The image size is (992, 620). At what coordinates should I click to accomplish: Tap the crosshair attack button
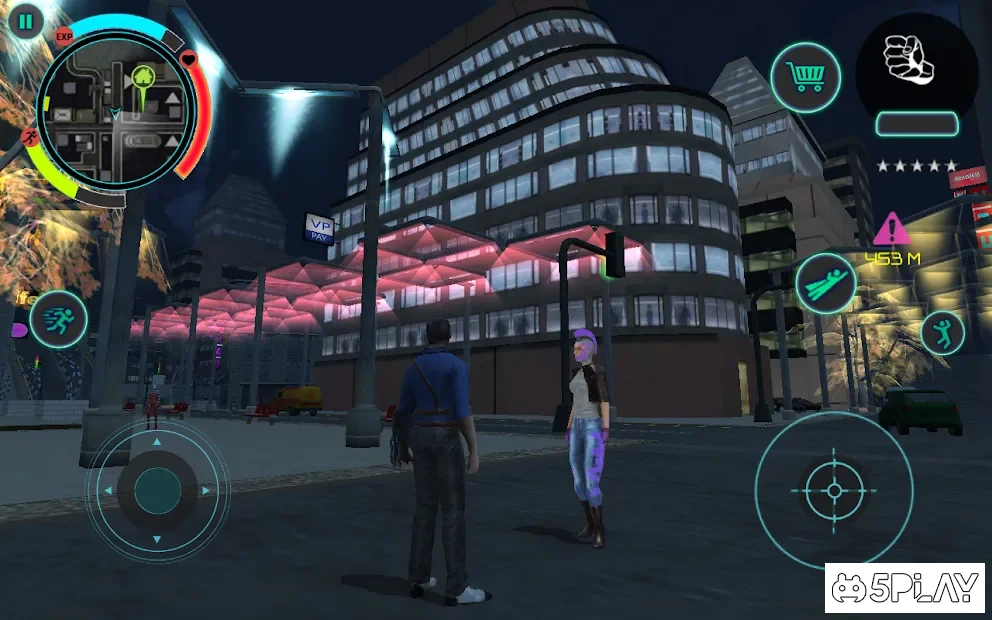(x=834, y=490)
